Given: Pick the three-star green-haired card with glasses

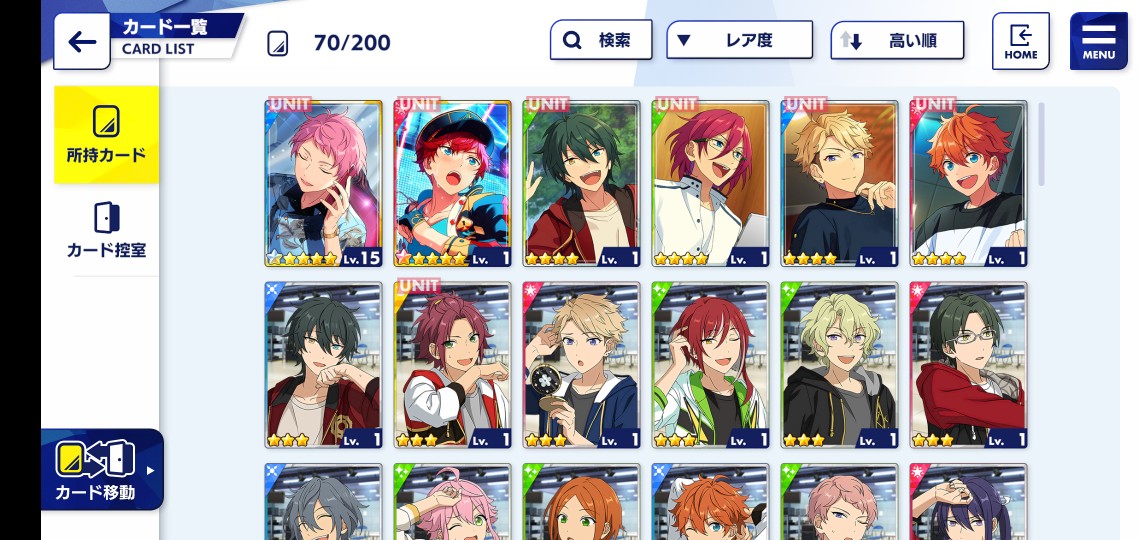Looking at the screenshot, I should coord(969,365).
